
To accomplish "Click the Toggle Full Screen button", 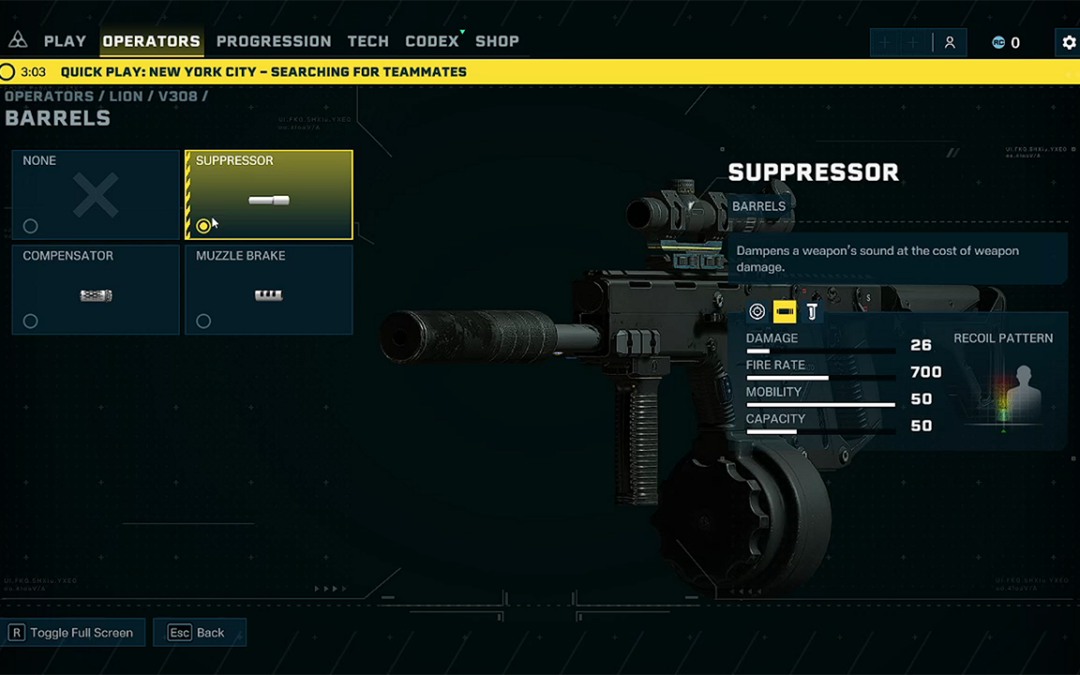I will 75,633.
